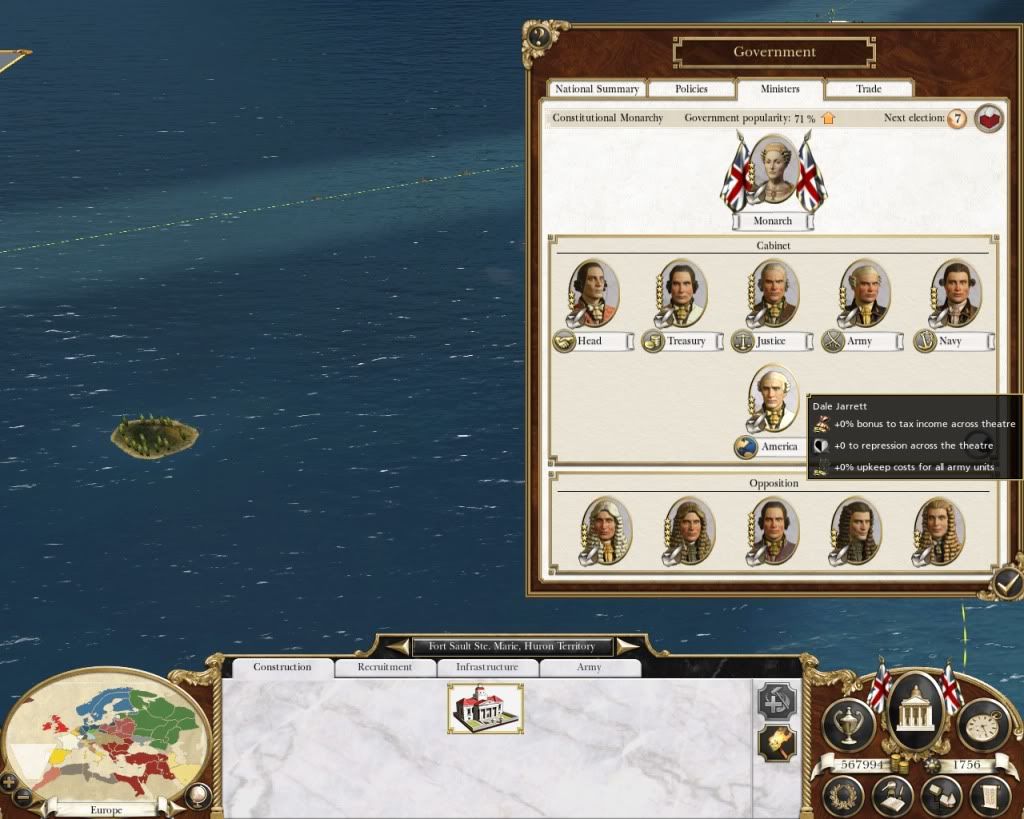
Task: End the turn with the pocket watch
Action: click(983, 724)
